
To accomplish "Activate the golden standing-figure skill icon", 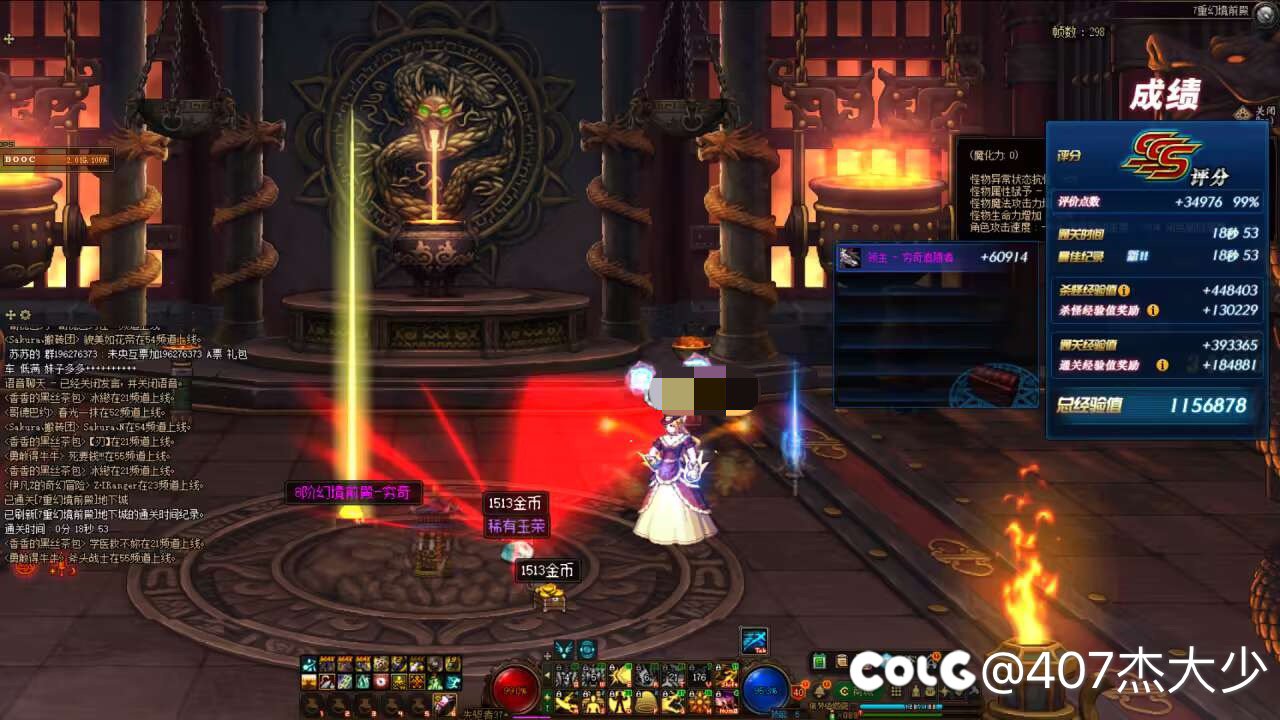I will pyautogui.click(x=594, y=703).
